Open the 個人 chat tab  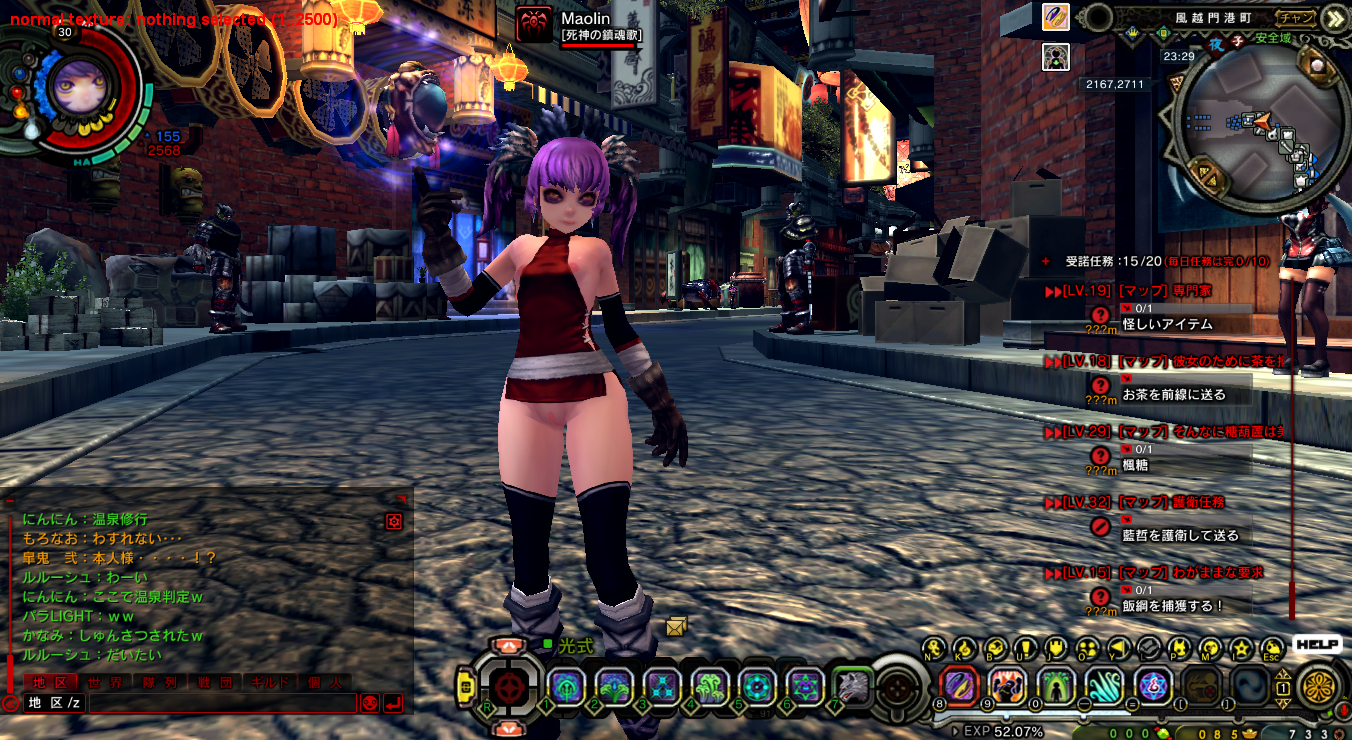[x=324, y=683]
